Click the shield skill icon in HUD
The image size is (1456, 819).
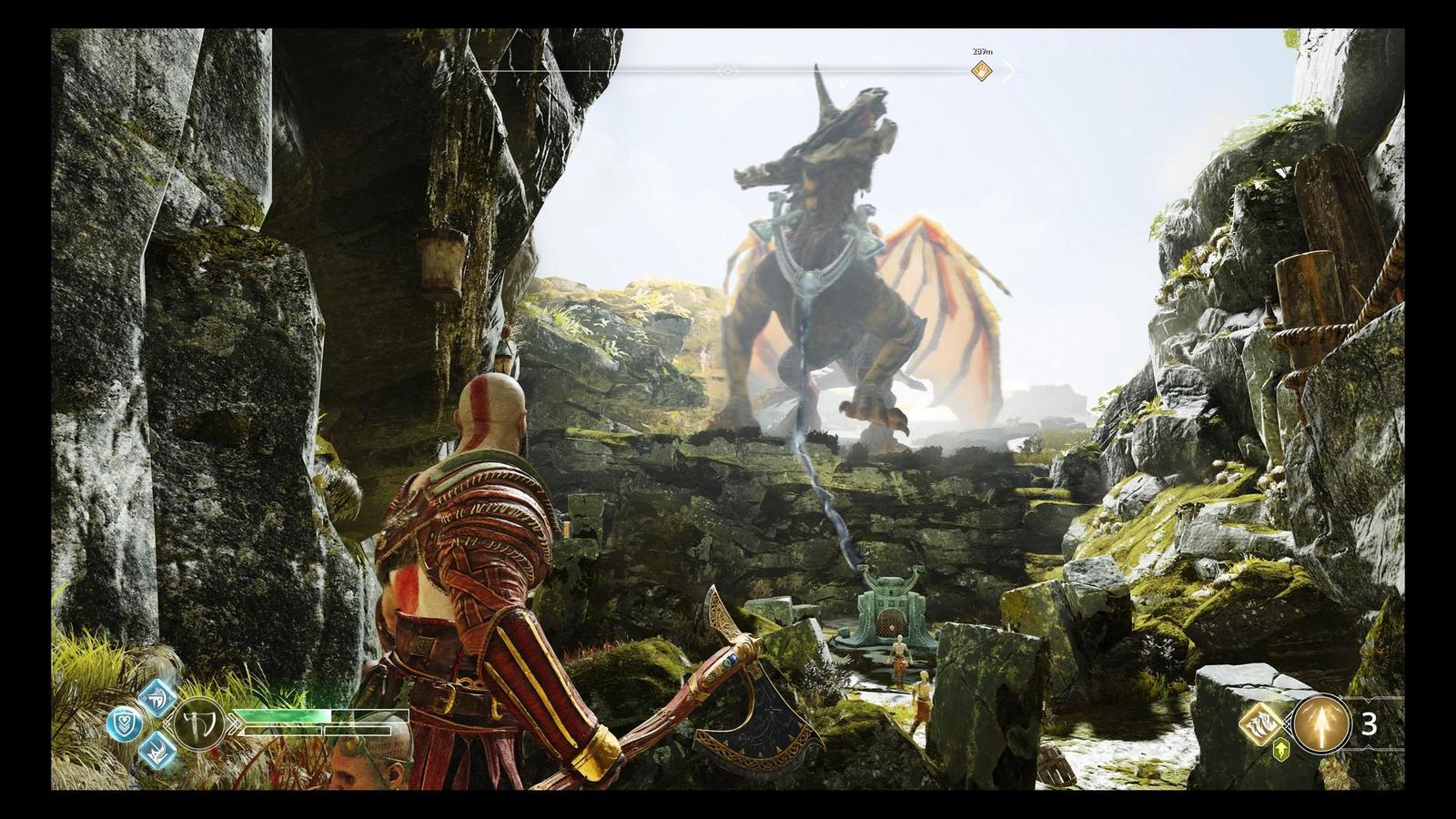point(124,722)
